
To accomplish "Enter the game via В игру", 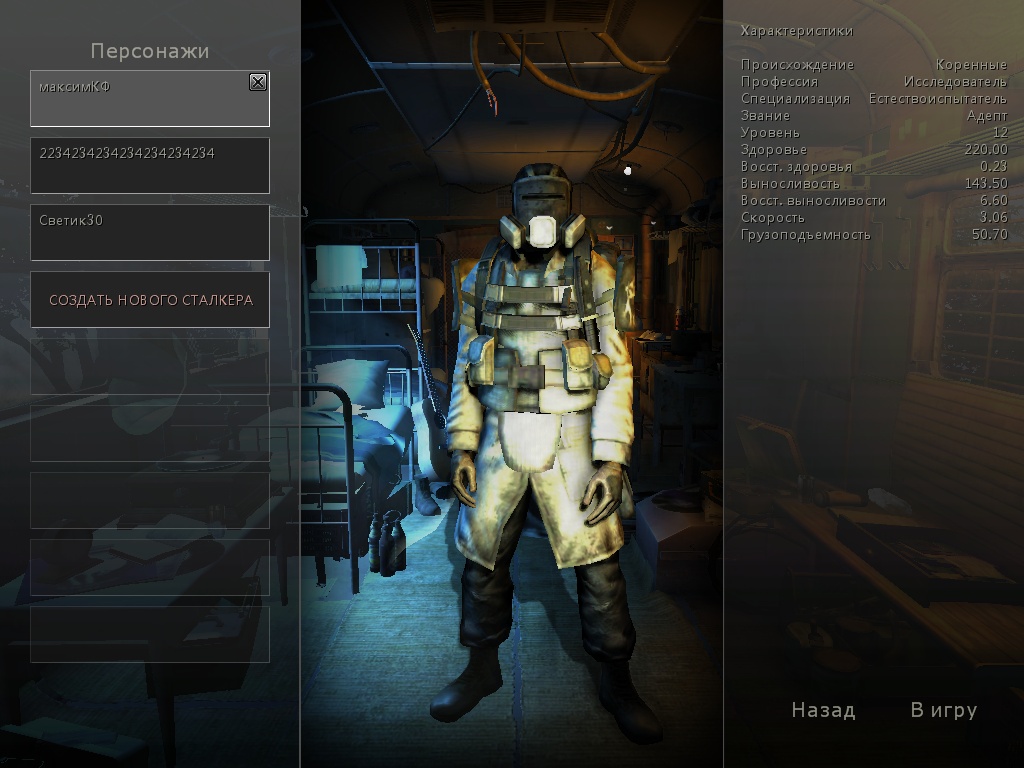I will tap(943, 710).
